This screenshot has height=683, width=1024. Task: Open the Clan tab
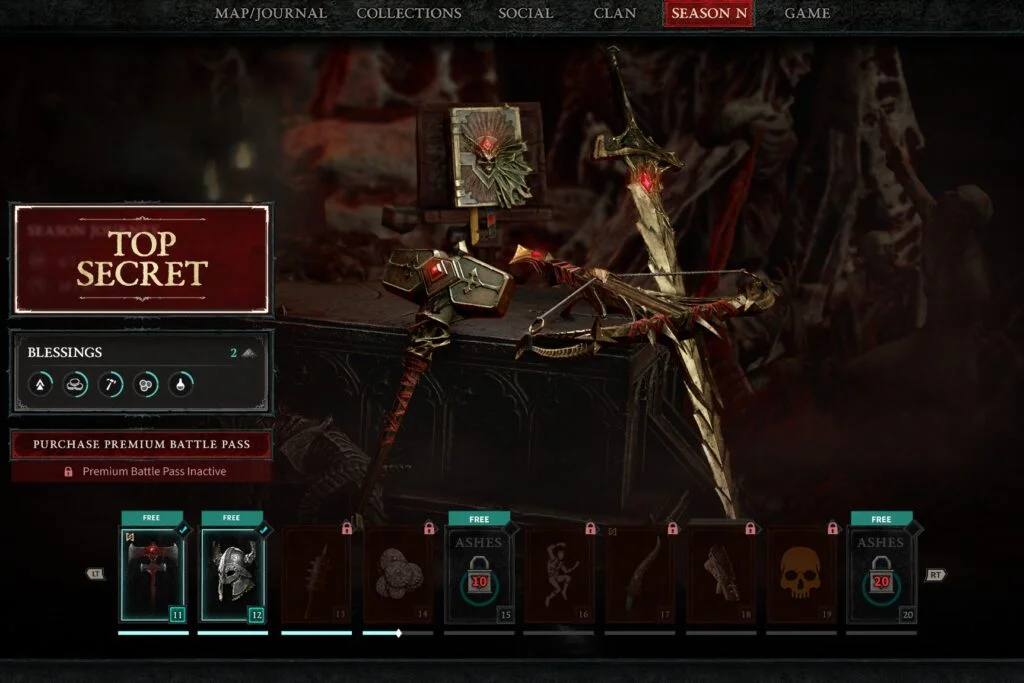click(614, 13)
